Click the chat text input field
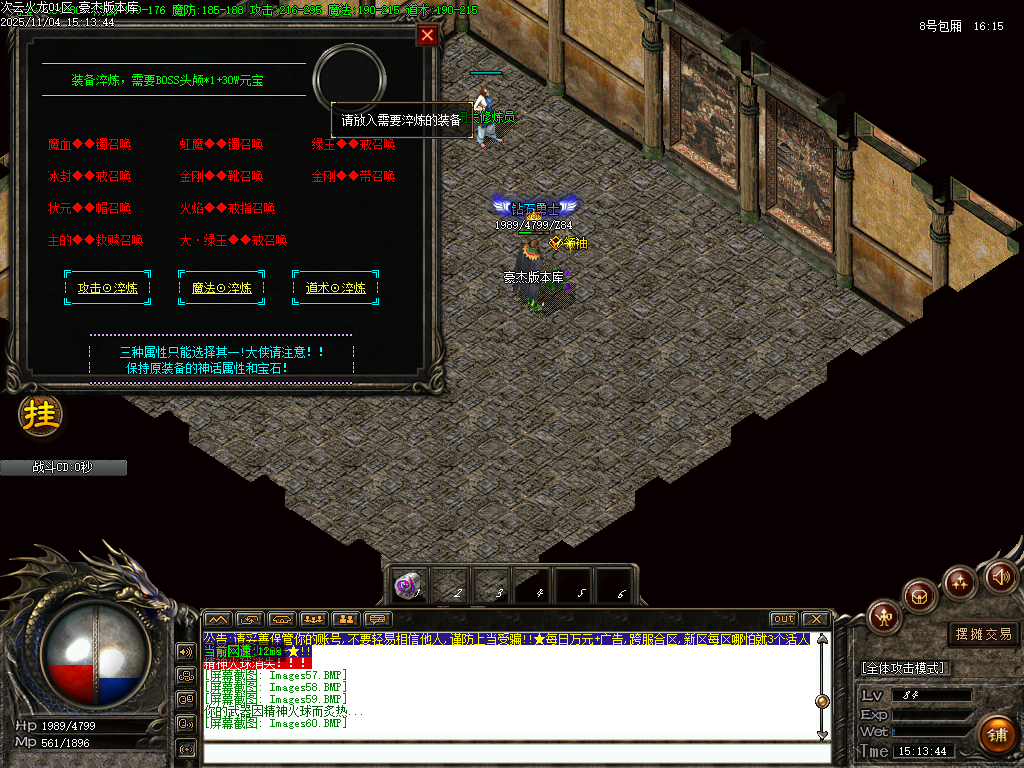The width and height of the screenshot is (1024, 768). point(515,753)
